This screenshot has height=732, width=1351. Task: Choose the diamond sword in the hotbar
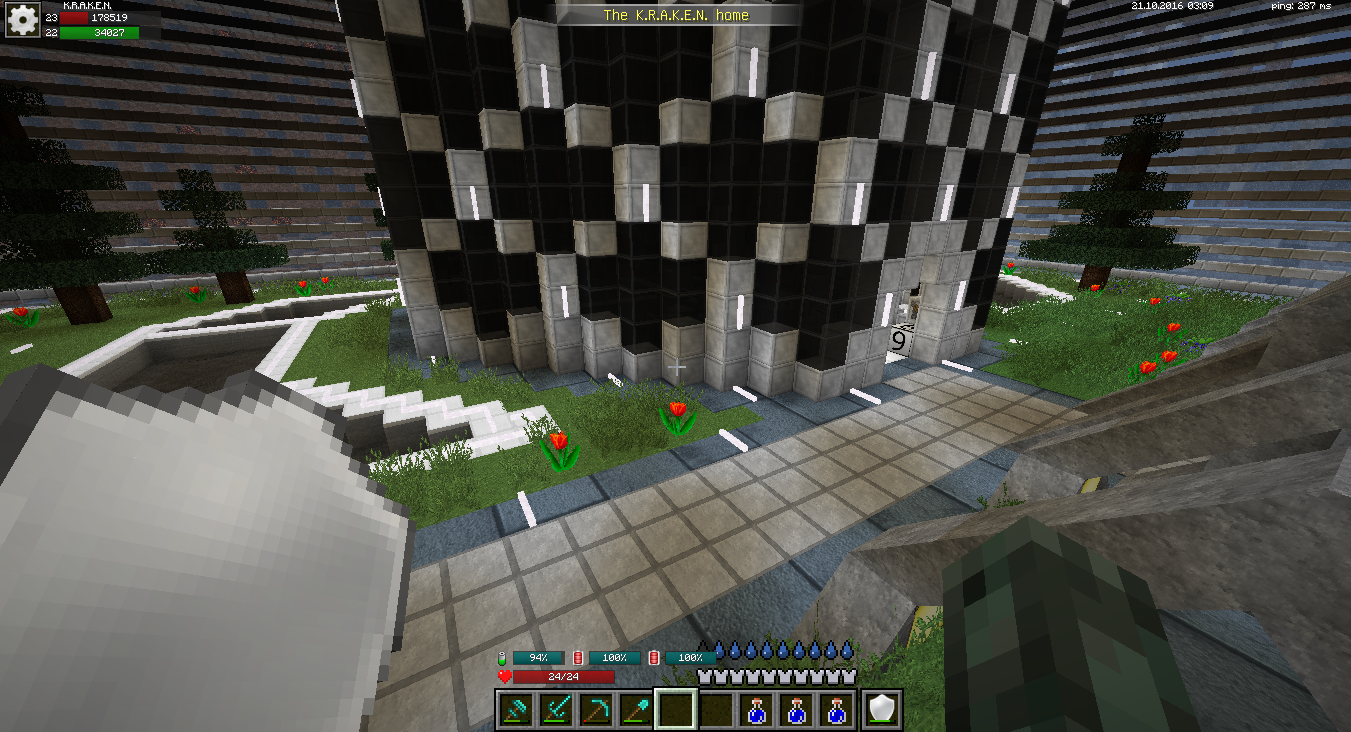coord(556,710)
